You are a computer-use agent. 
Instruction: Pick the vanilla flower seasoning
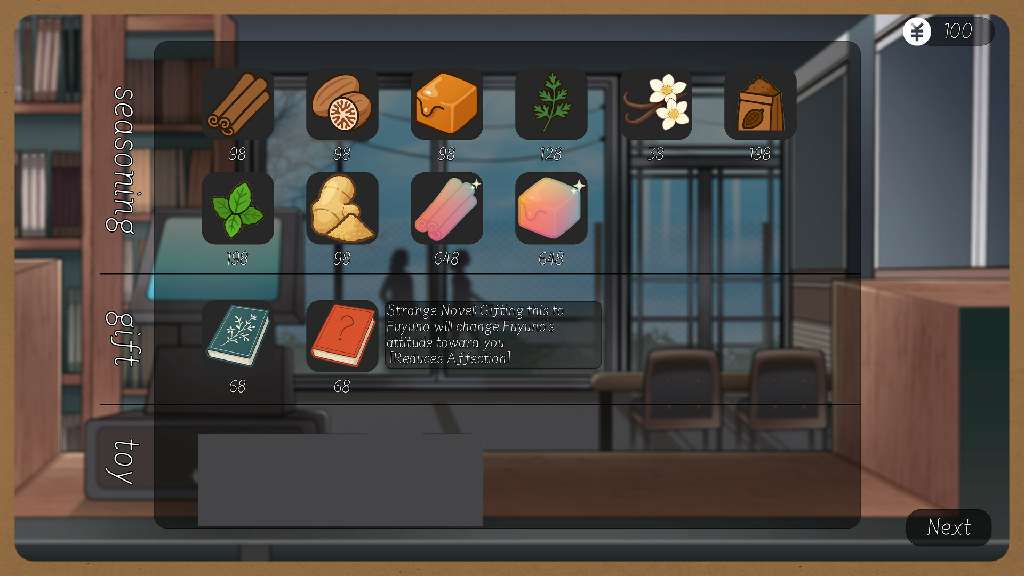656,104
